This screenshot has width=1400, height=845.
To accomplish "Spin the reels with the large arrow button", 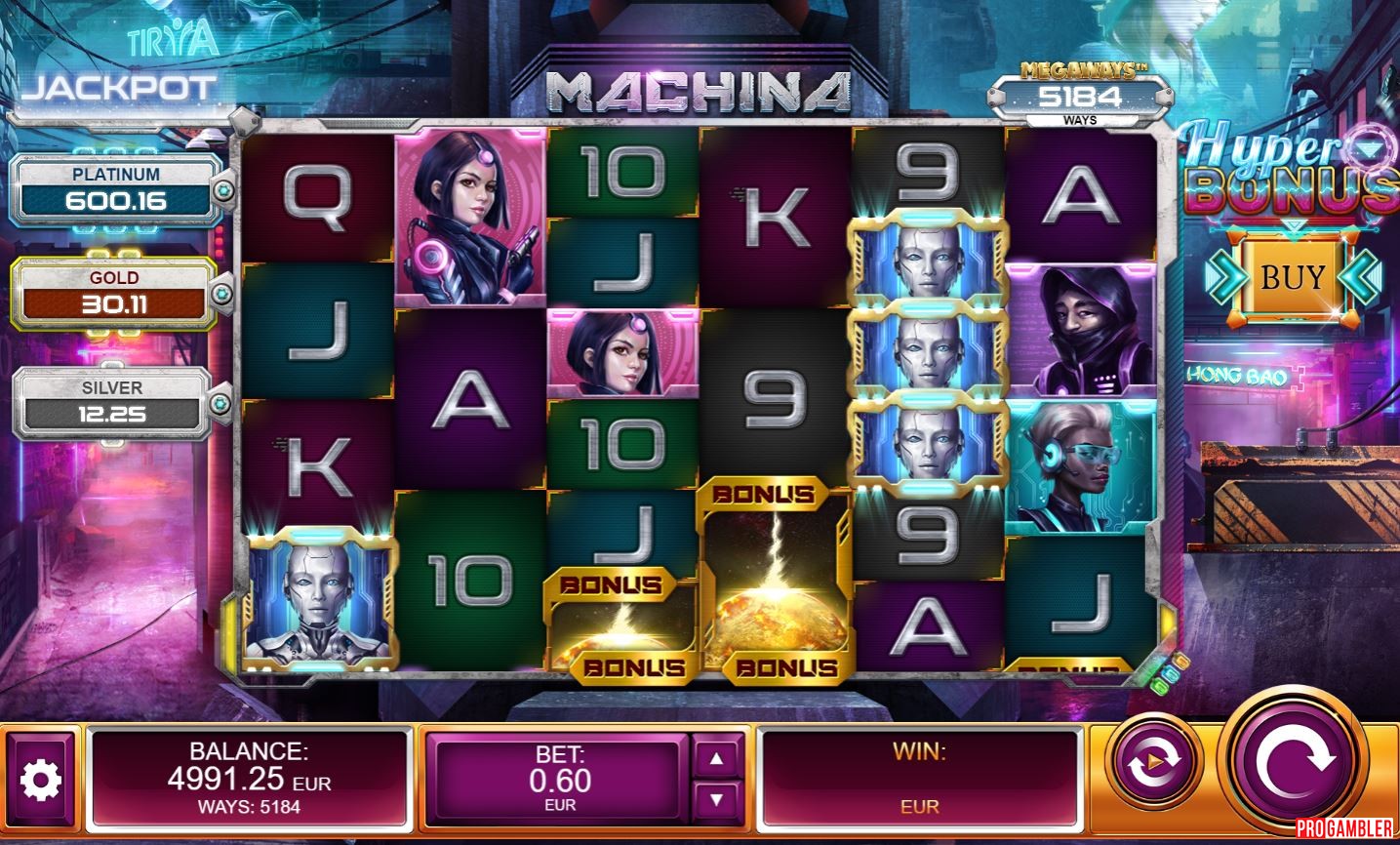I will 1293,762.
